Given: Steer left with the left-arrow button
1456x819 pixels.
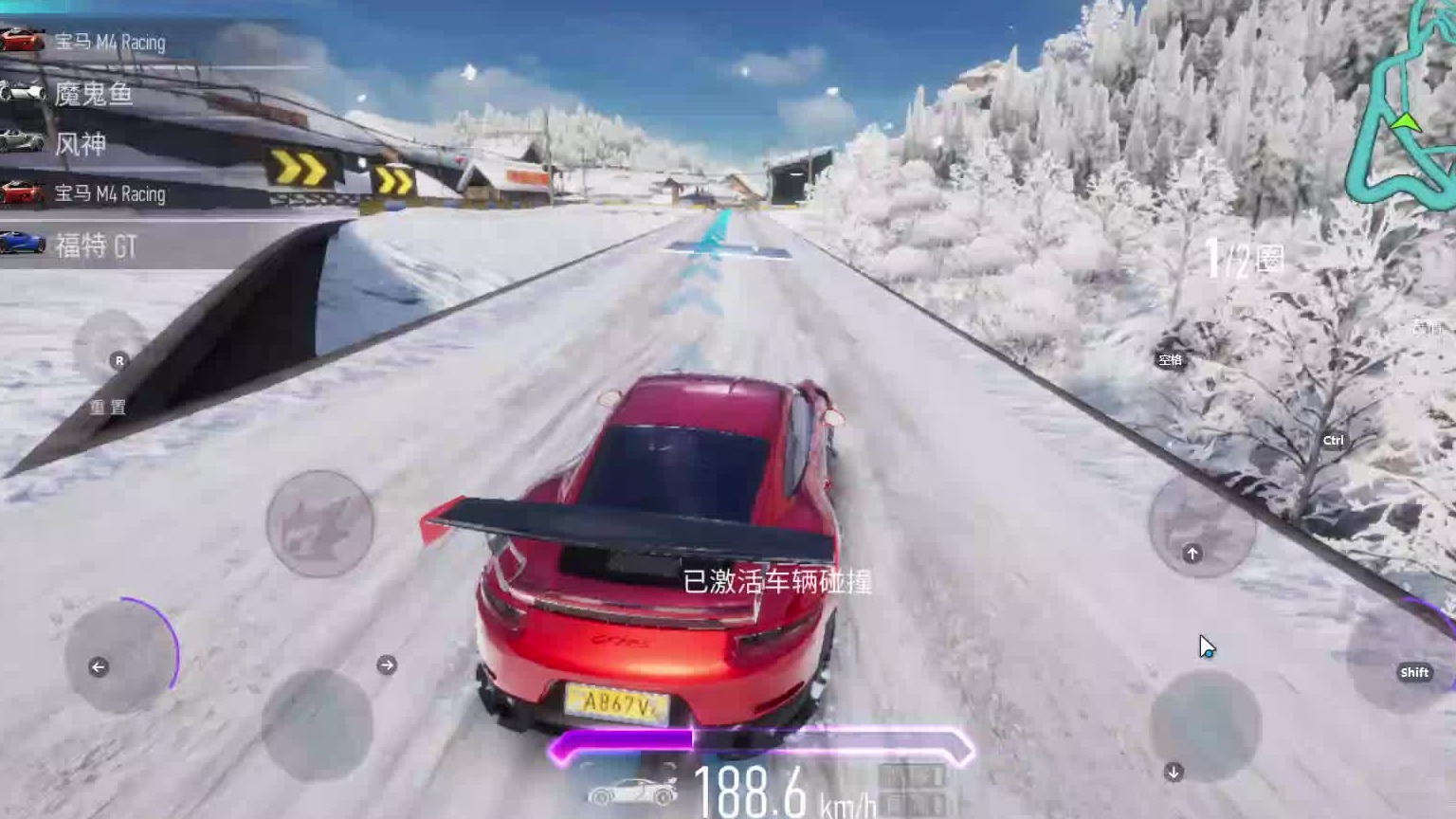Looking at the screenshot, I should click(x=119, y=656).
